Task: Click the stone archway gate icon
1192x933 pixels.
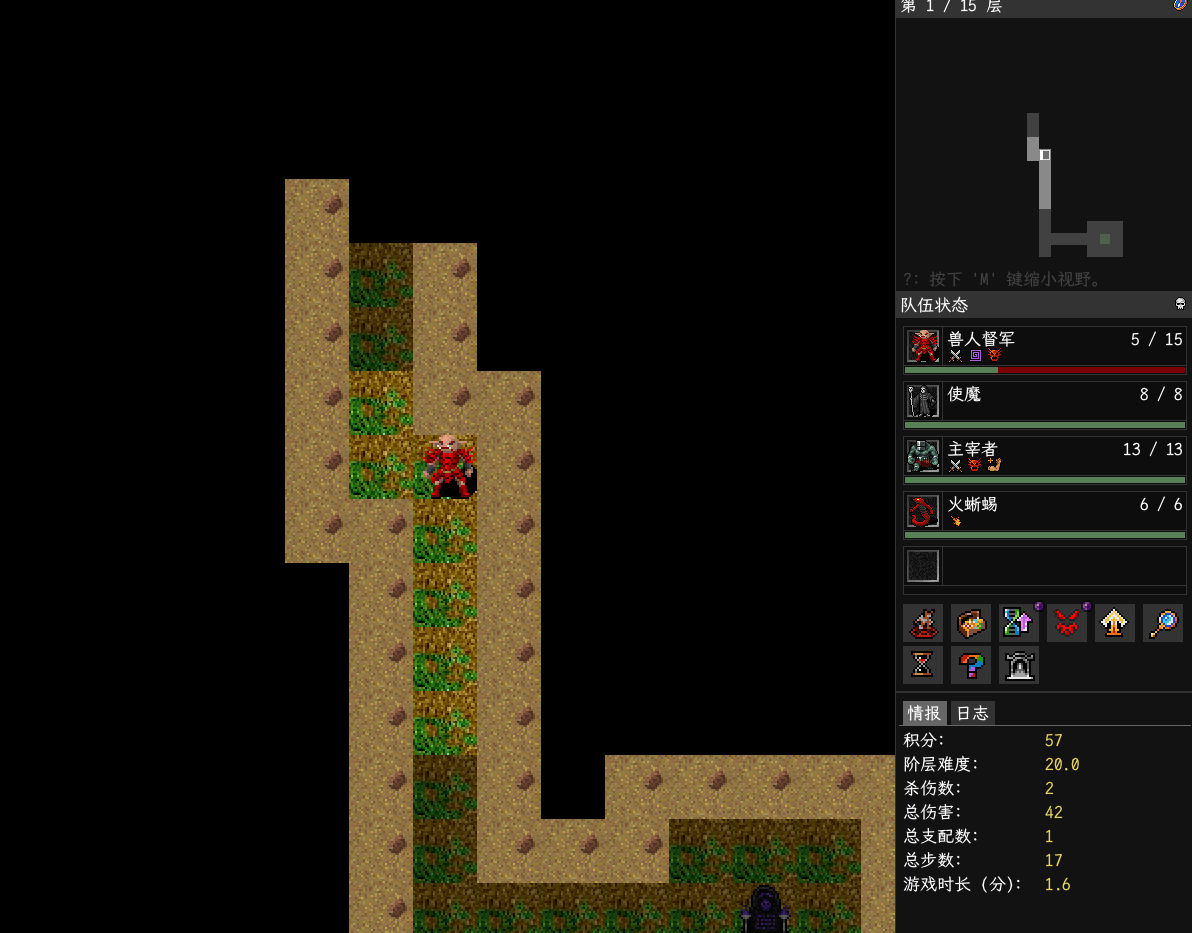Action: (x=1019, y=665)
